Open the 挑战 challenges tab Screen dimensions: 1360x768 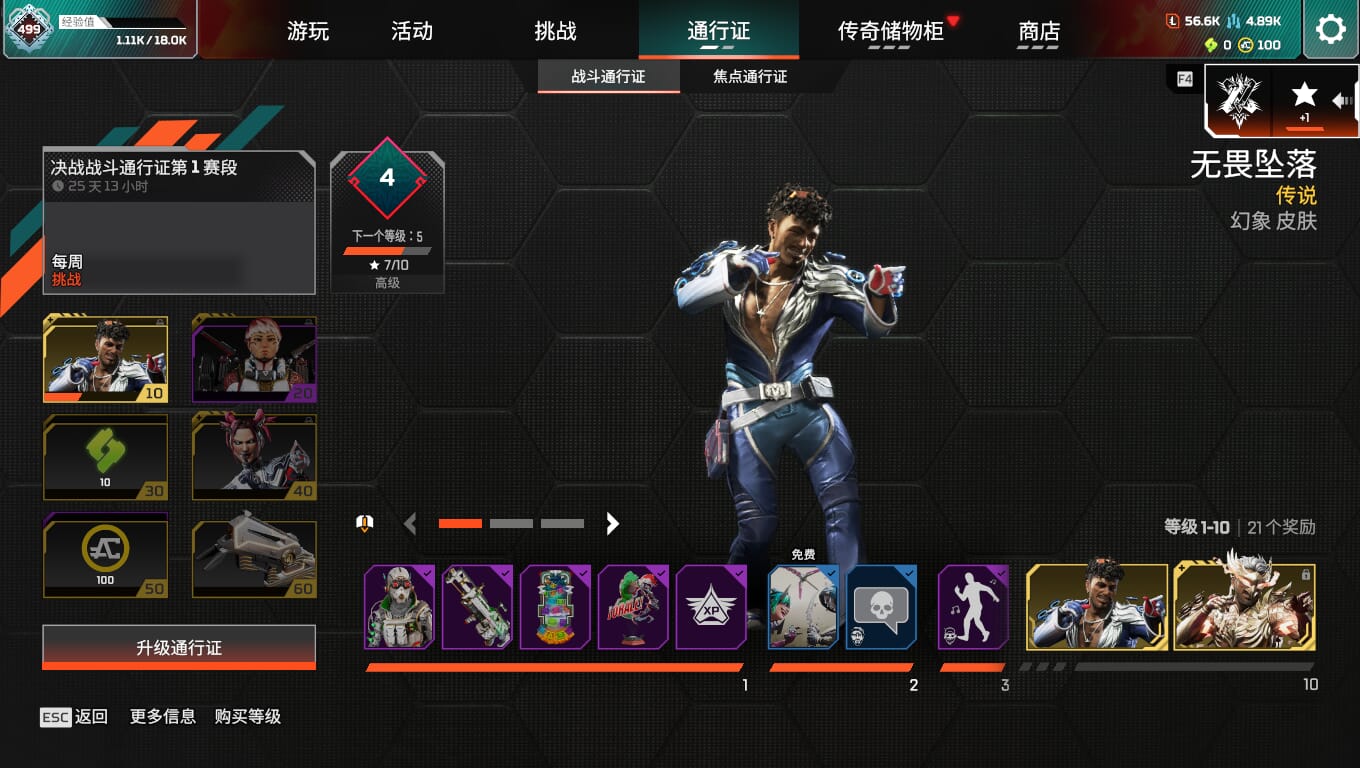[555, 31]
